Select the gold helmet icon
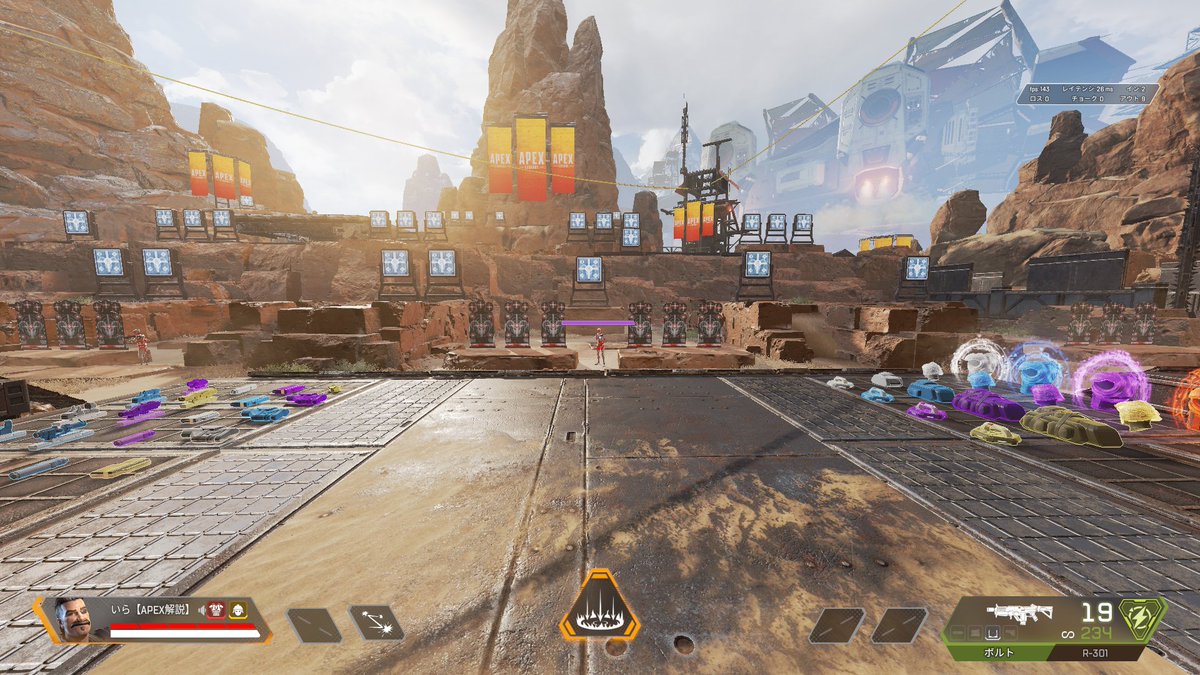Viewport: 1200px width, 675px height. [x=238, y=610]
